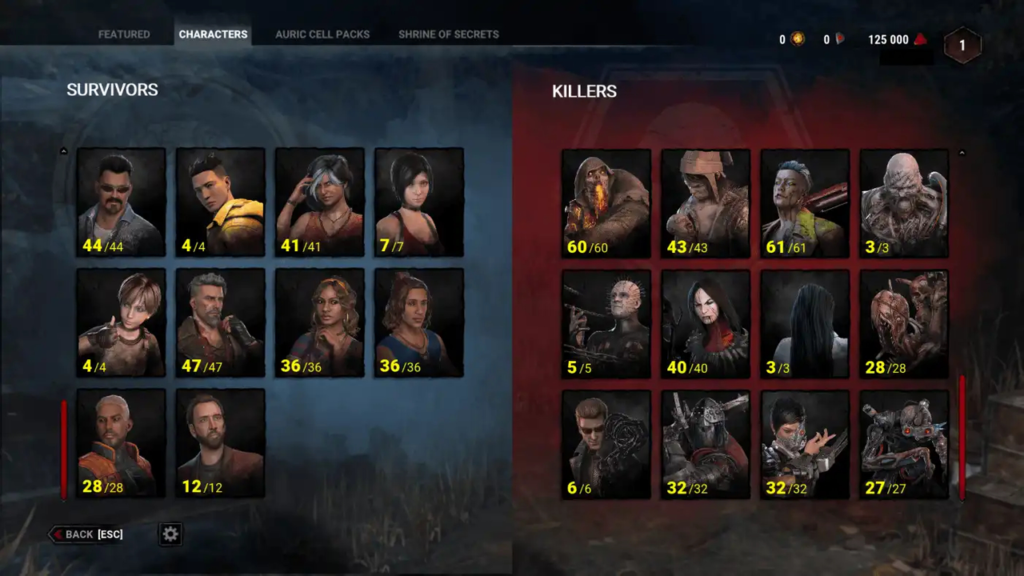Select the survivor with 44/44 items
The image size is (1024, 576).
tap(121, 202)
